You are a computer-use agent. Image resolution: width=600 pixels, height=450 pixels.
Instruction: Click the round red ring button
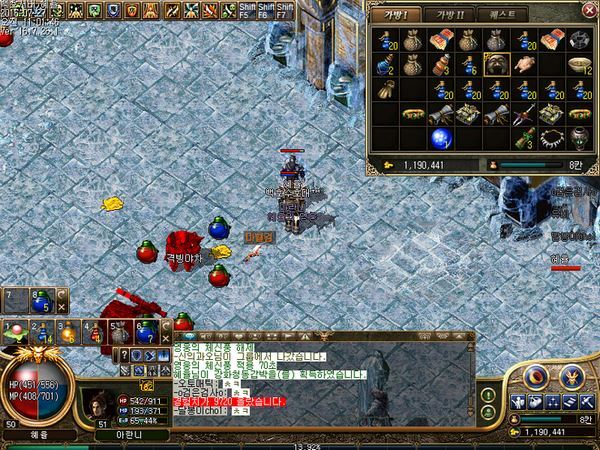pyautogui.click(x=534, y=376)
